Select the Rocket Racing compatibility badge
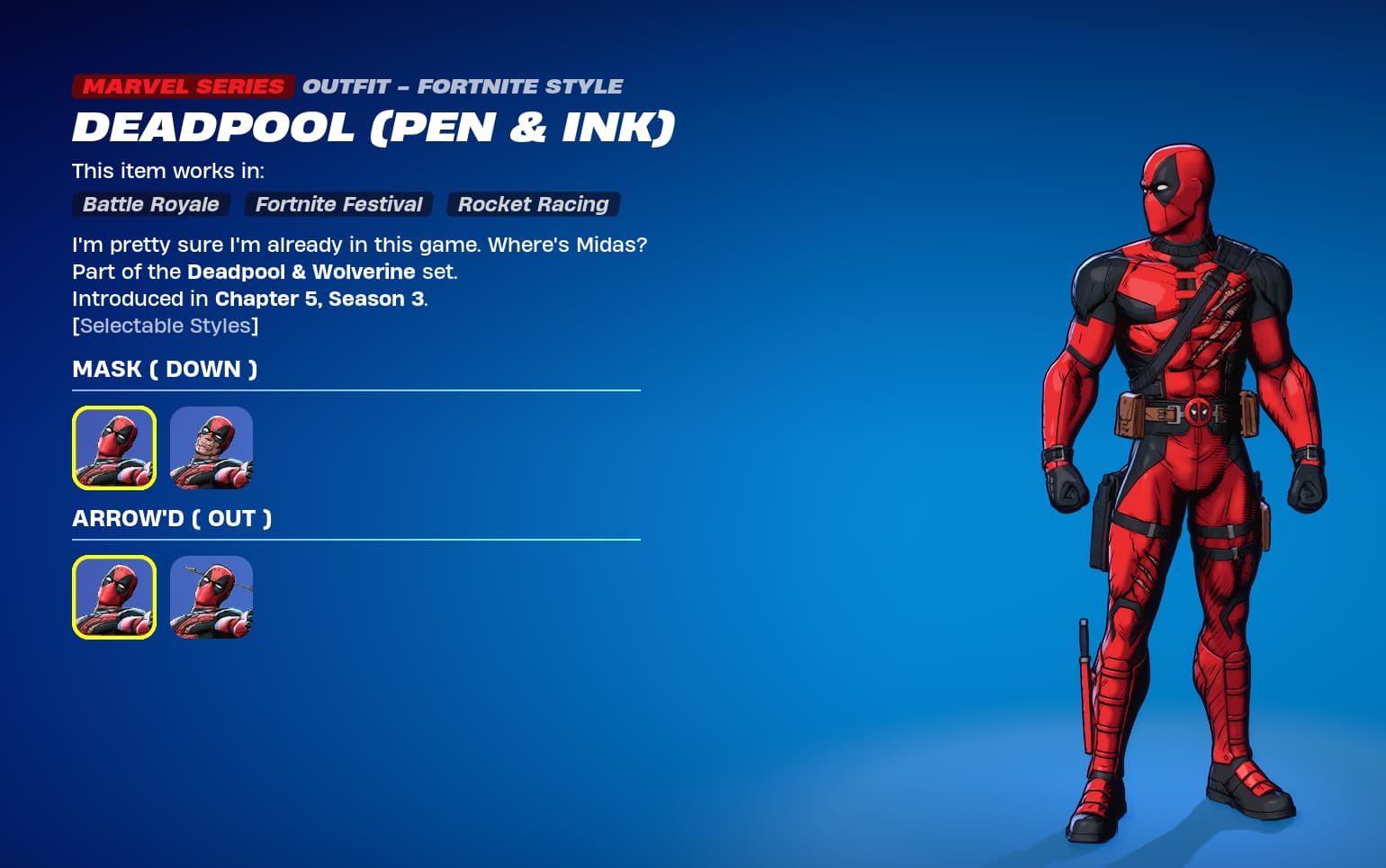Screen dimensions: 1386x868 (x=532, y=204)
